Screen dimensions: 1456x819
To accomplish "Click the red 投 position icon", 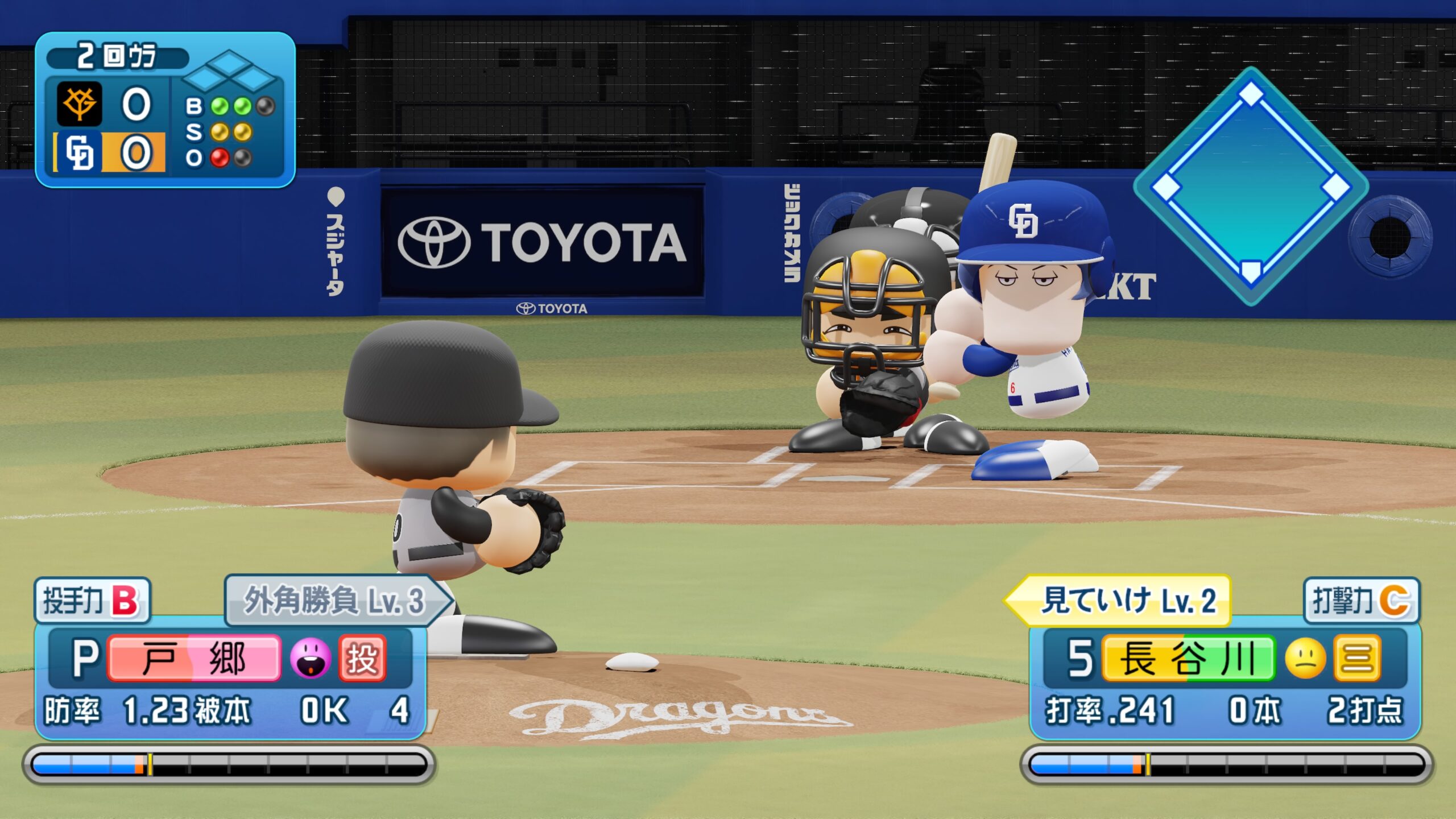I will pos(362,658).
